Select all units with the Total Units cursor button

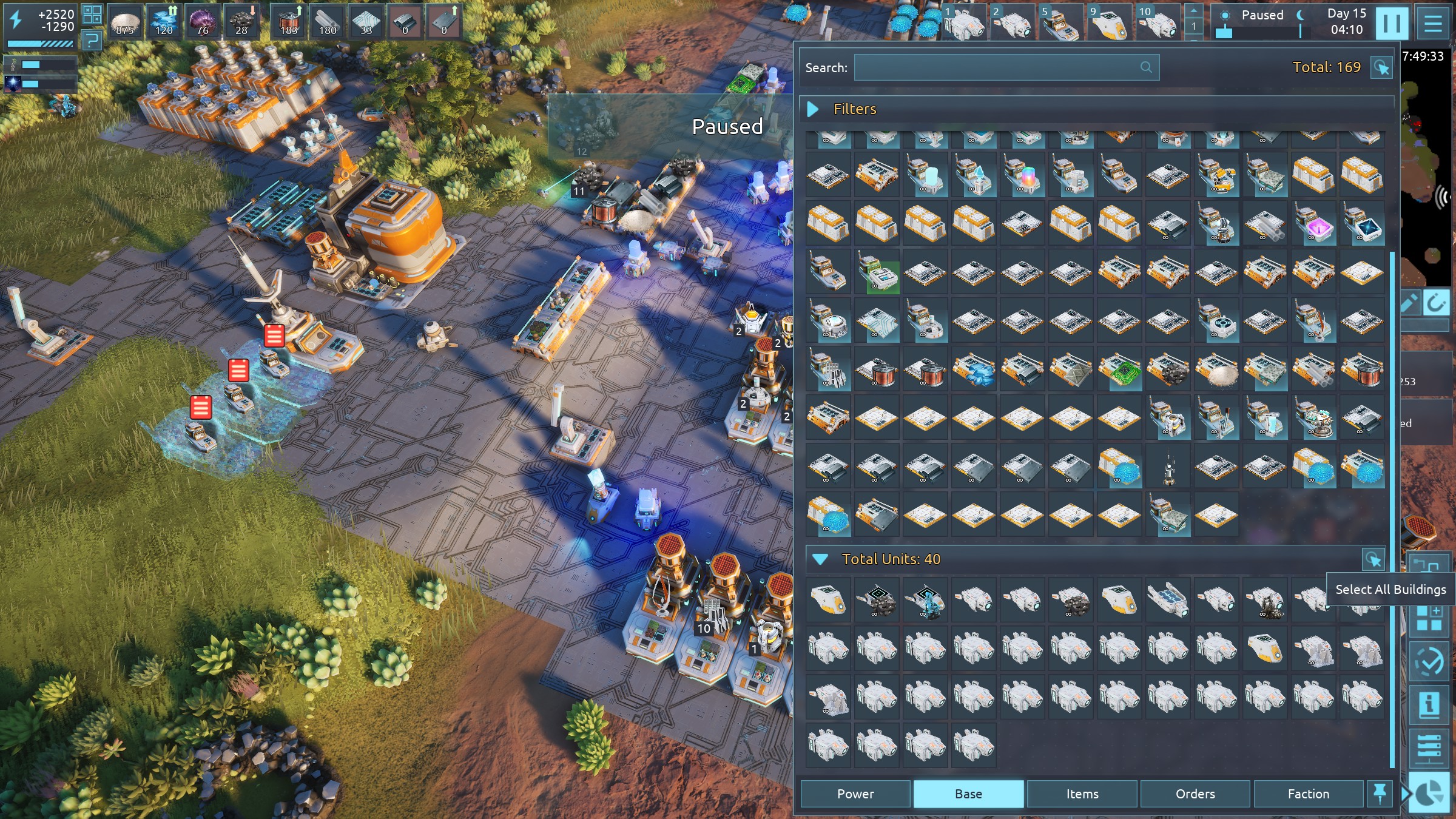(1373, 559)
